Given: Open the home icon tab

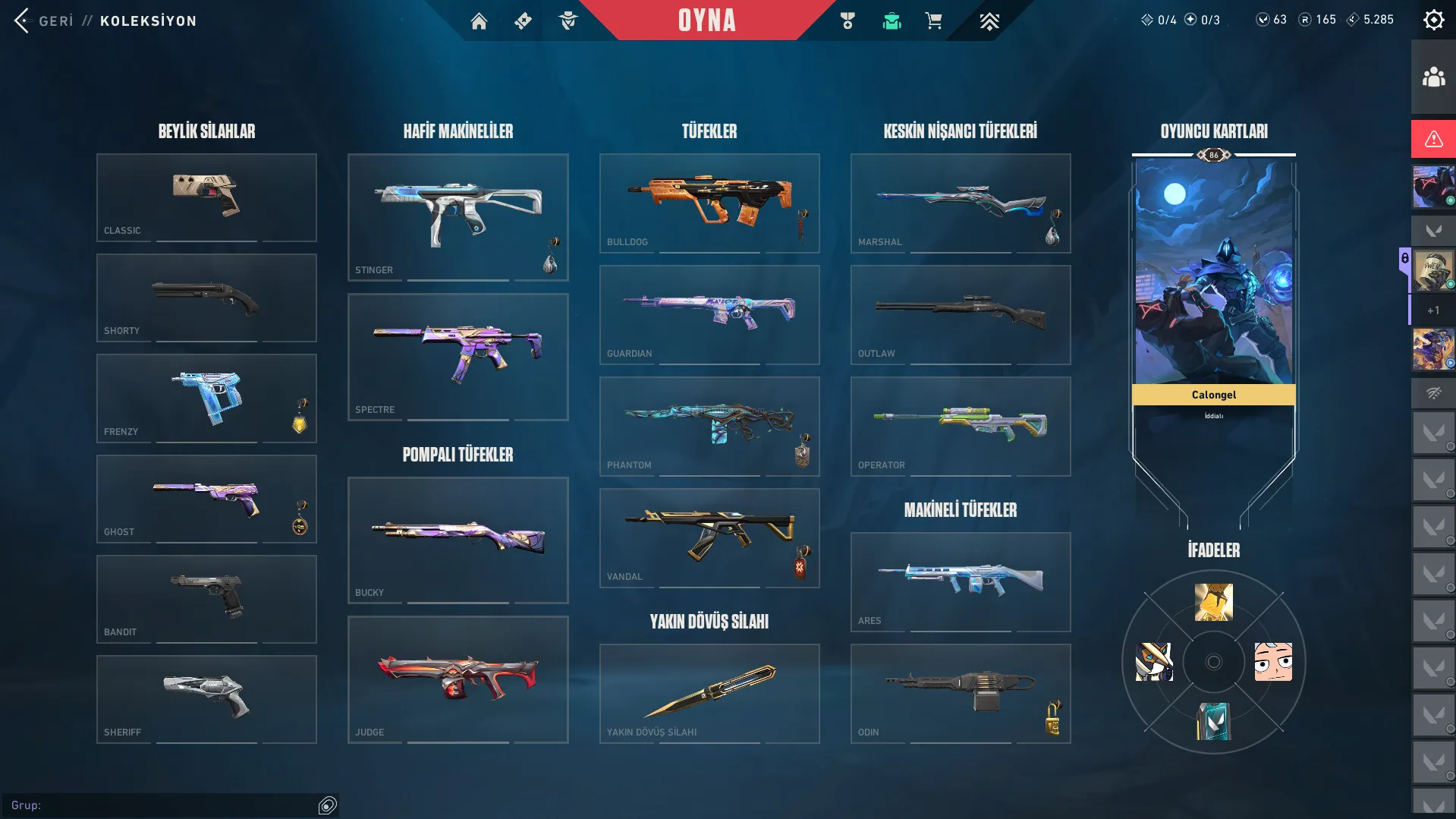Looking at the screenshot, I should 479,21.
